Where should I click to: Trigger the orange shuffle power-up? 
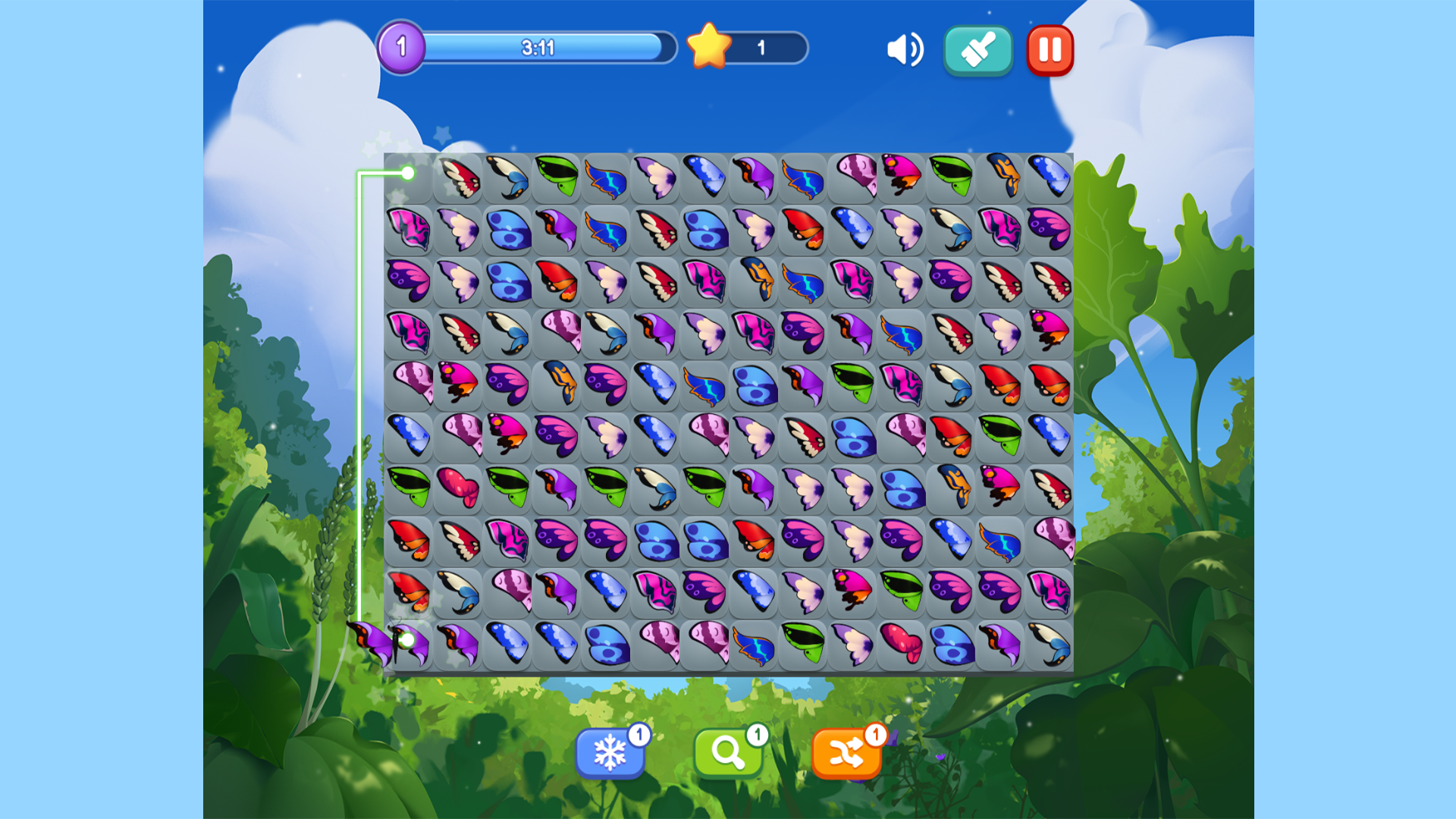point(848,752)
